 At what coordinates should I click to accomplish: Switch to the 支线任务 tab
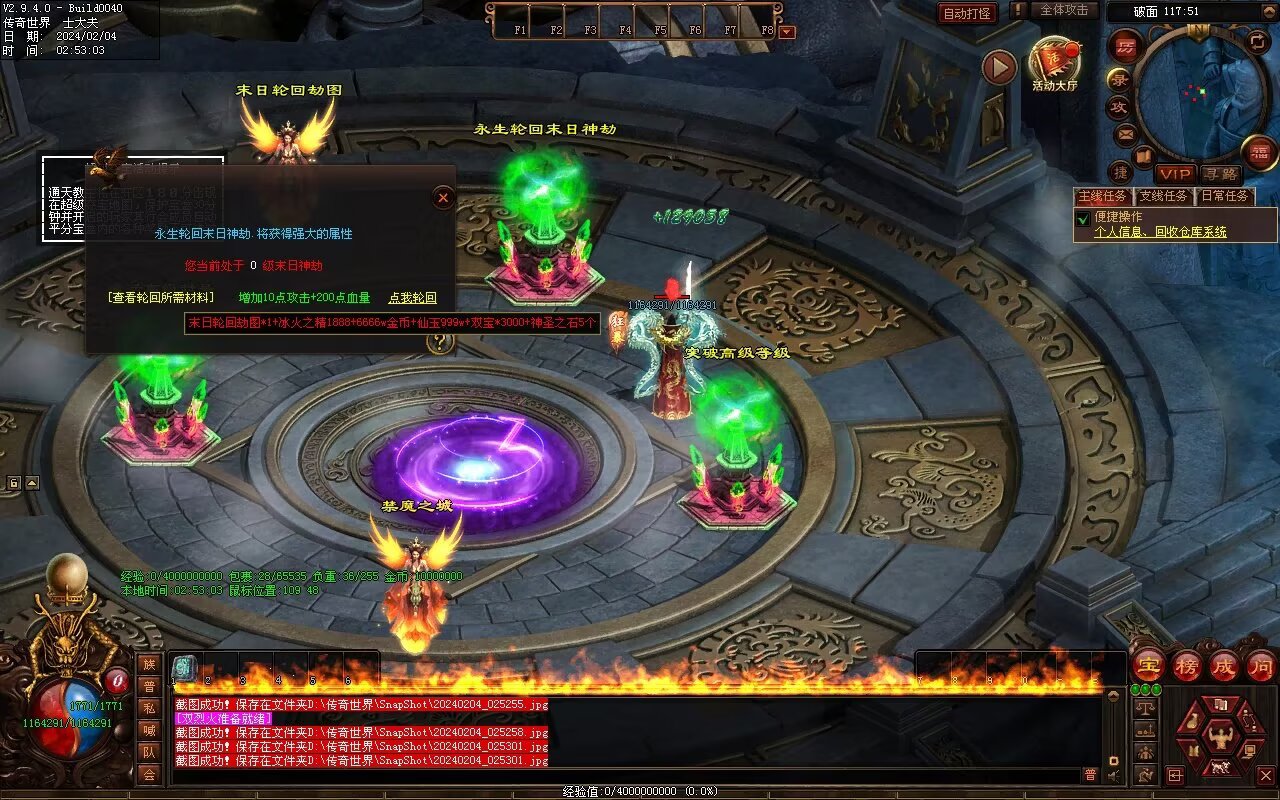point(1165,196)
